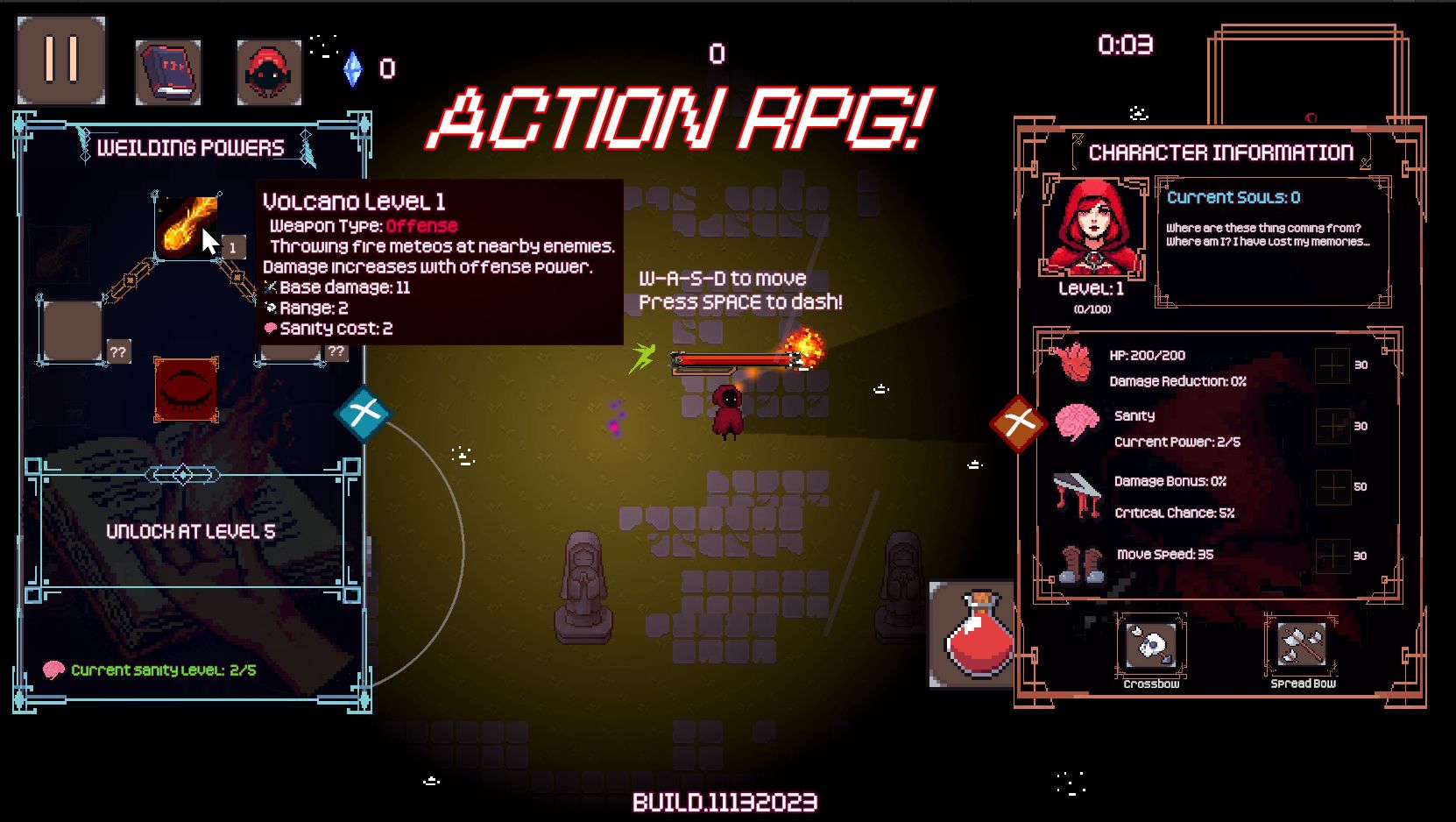Image resolution: width=1456 pixels, height=822 pixels.
Task: Close the Wielding Powers panel
Action: (363, 413)
